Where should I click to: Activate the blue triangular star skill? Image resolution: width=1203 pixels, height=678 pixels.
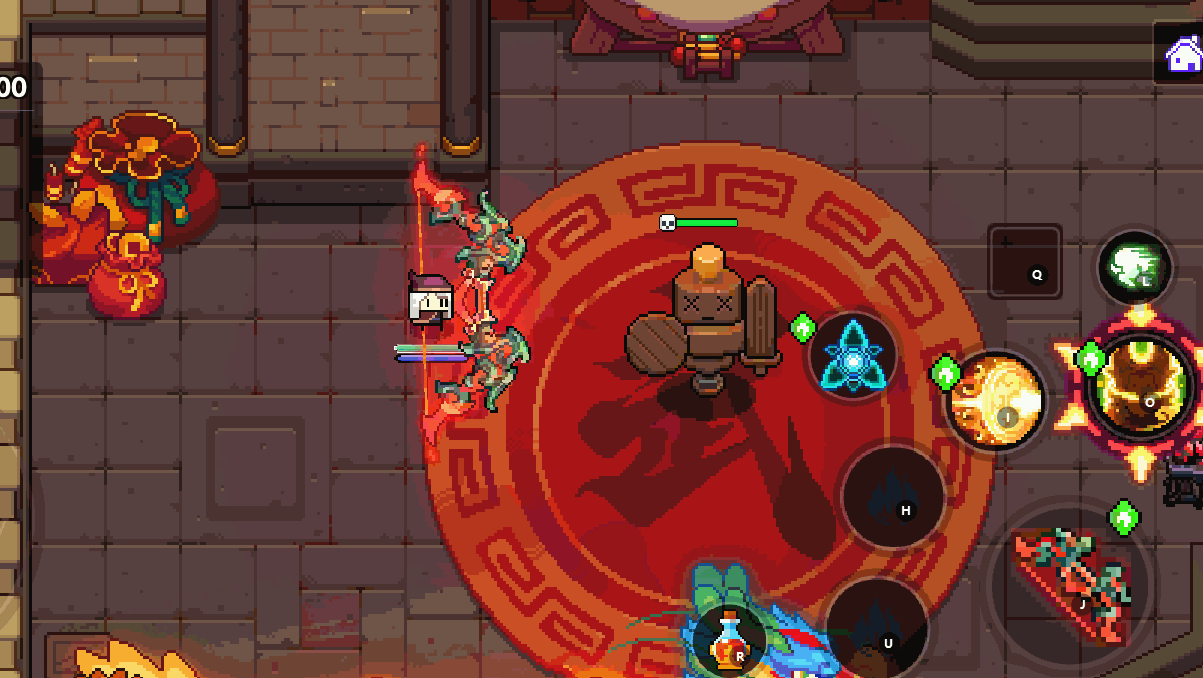click(x=853, y=357)
